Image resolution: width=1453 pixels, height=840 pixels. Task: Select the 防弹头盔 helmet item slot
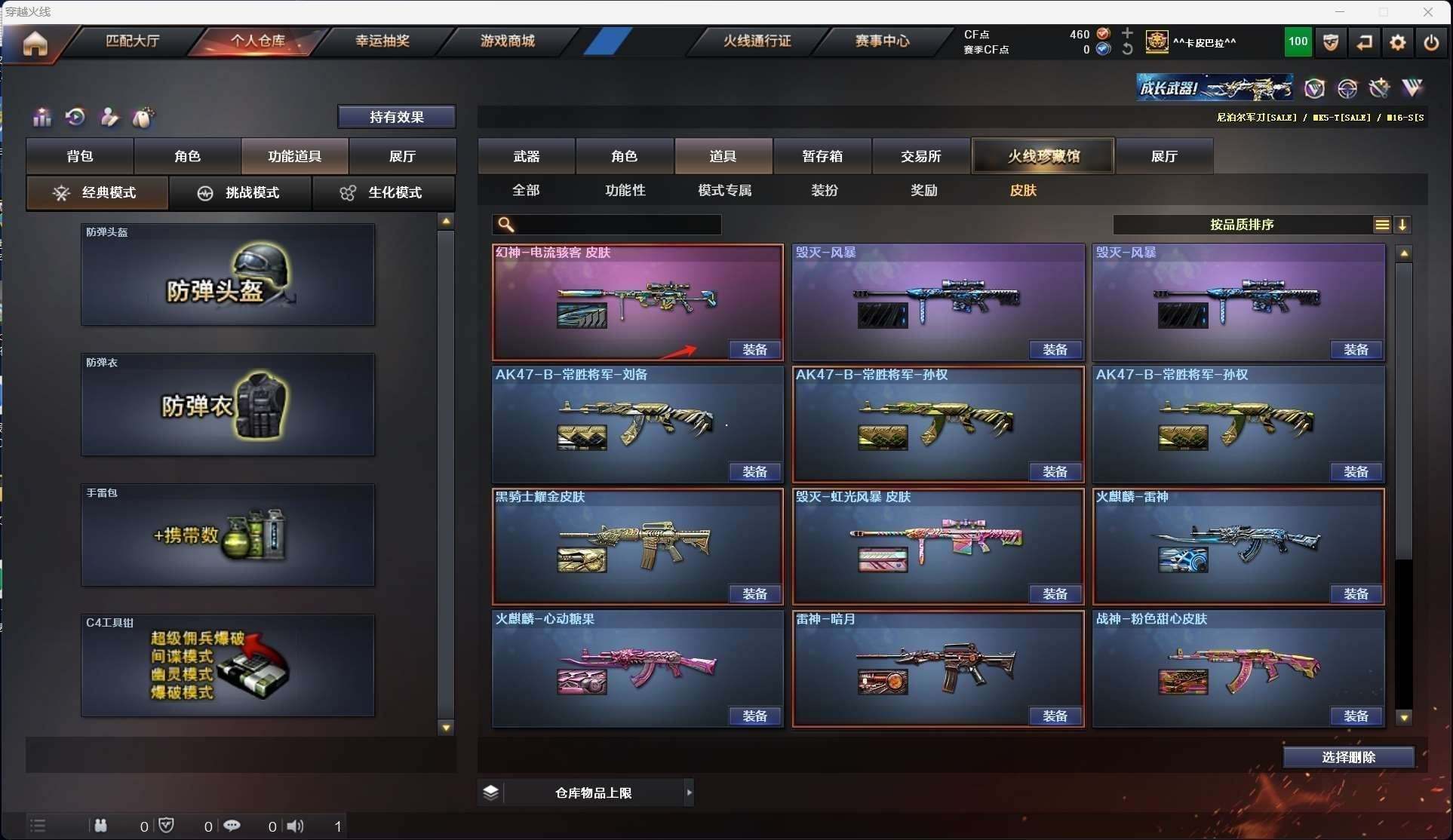pos(228,275)
